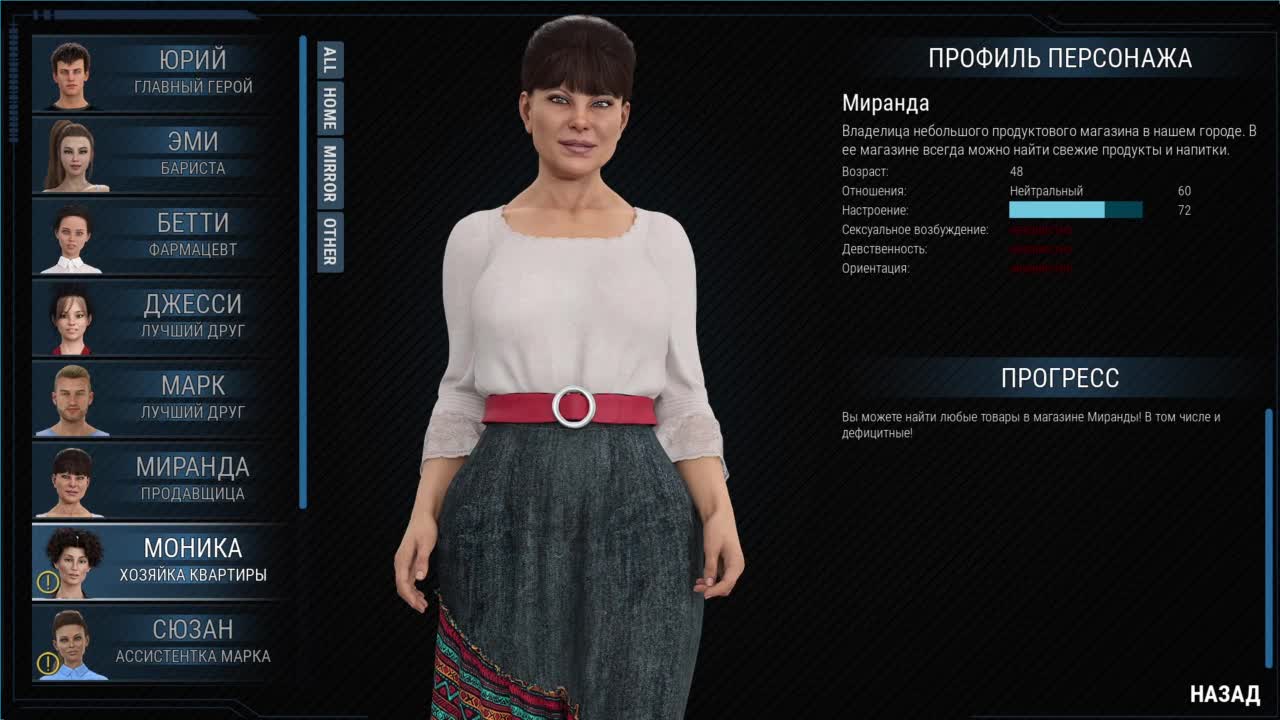Switch to the ALL filter tab
The height and width of the screenshot is (720, 1280).
pos(329,60)
